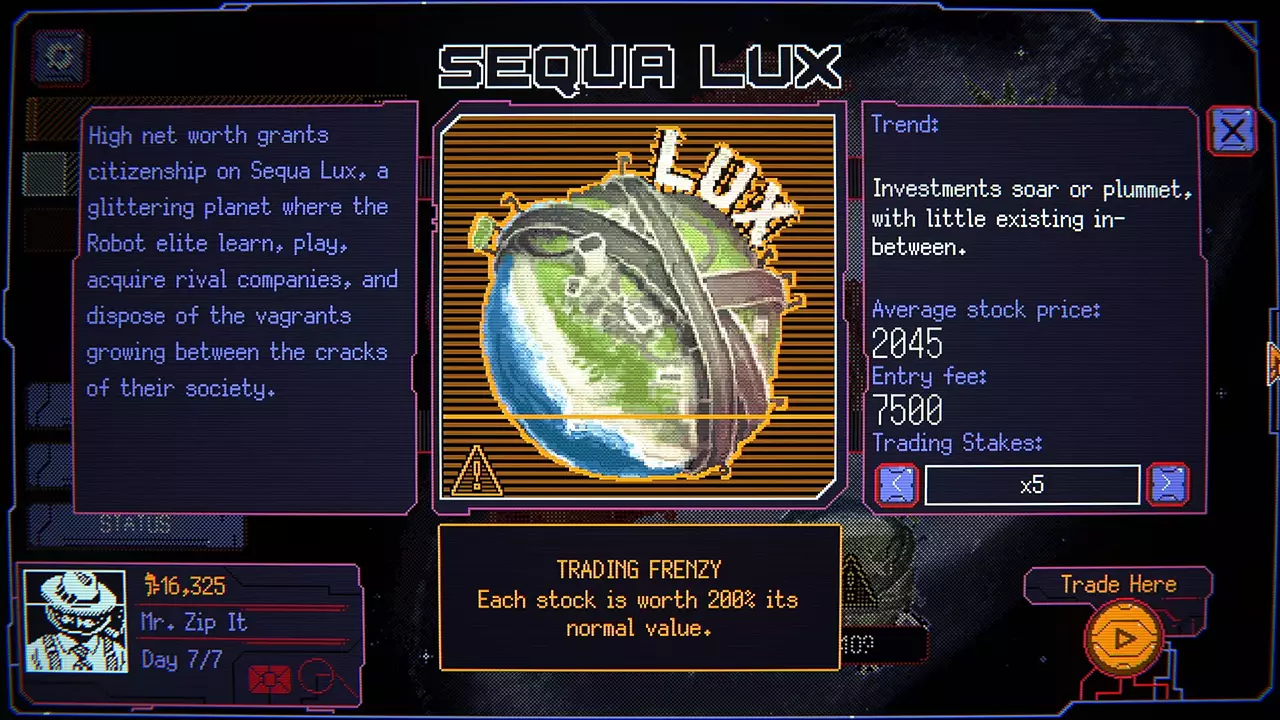This screenshot has width=1280, height=720.
Task: Click the left arrow to lower Trading Stakes
Action: [x=896, y=484]
